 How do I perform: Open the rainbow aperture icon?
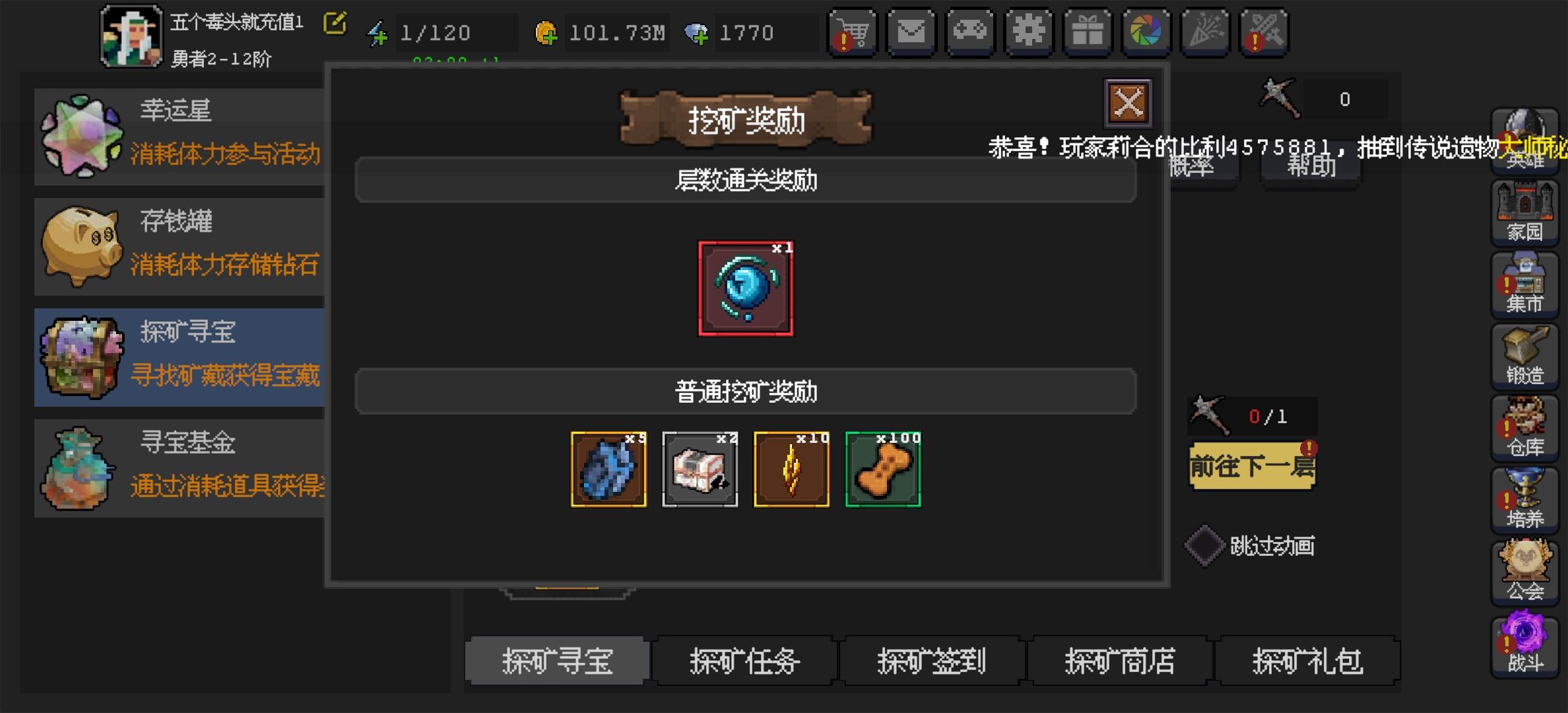[x=1146, y=31]
